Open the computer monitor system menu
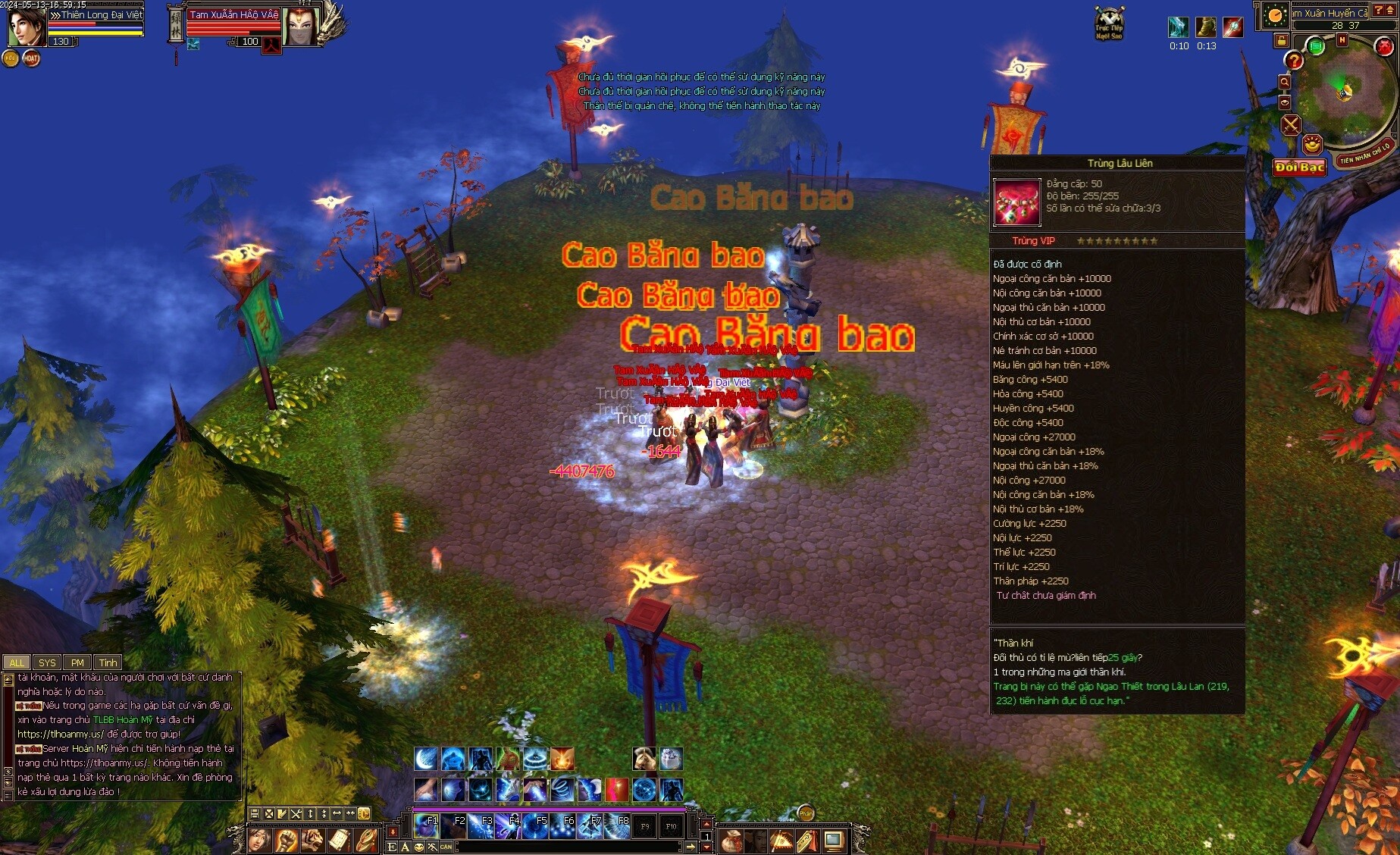 [x=834, y=841]
